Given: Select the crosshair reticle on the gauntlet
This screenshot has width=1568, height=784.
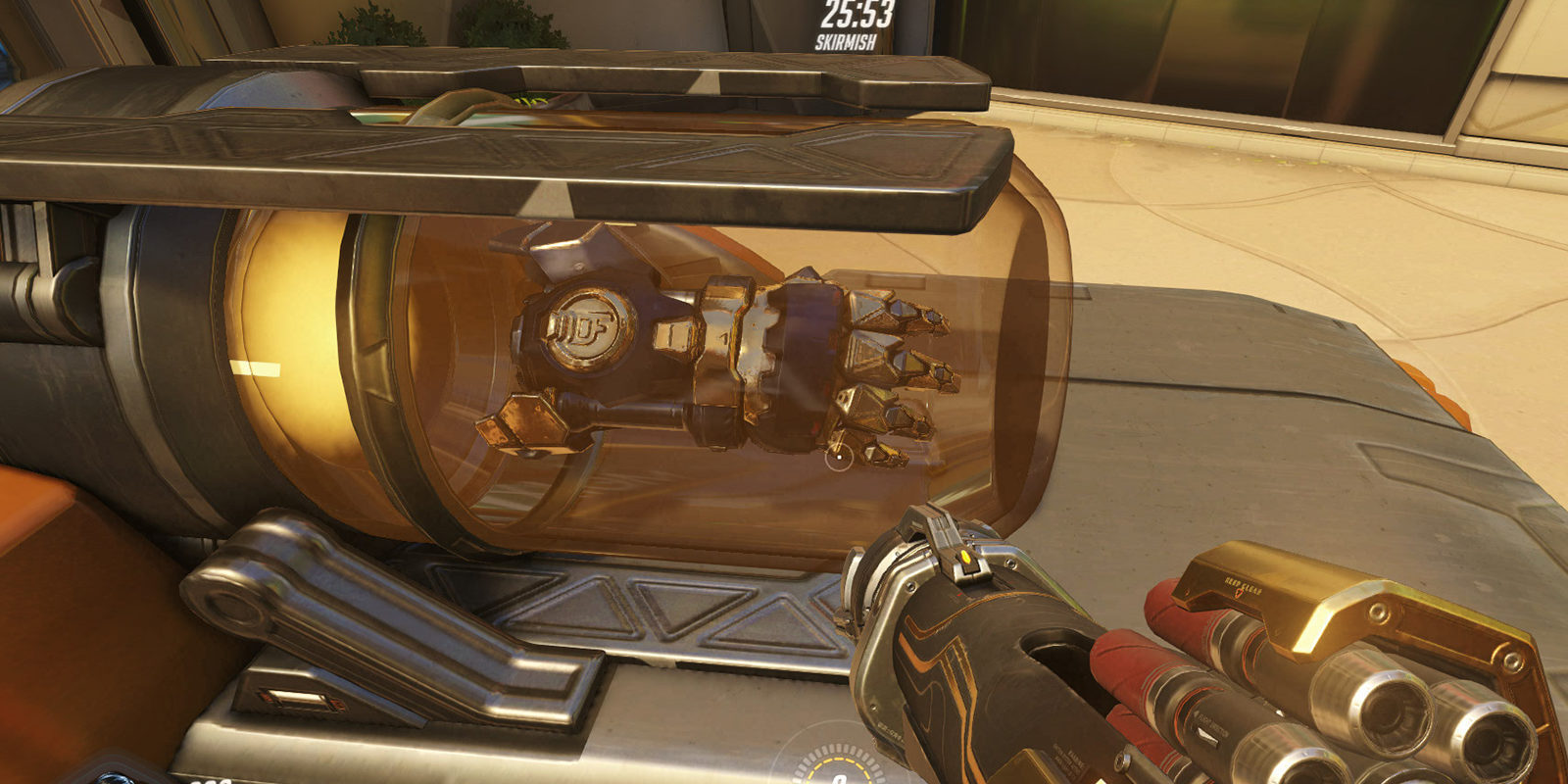Looking at the screenshot, I should coord(839,458).
